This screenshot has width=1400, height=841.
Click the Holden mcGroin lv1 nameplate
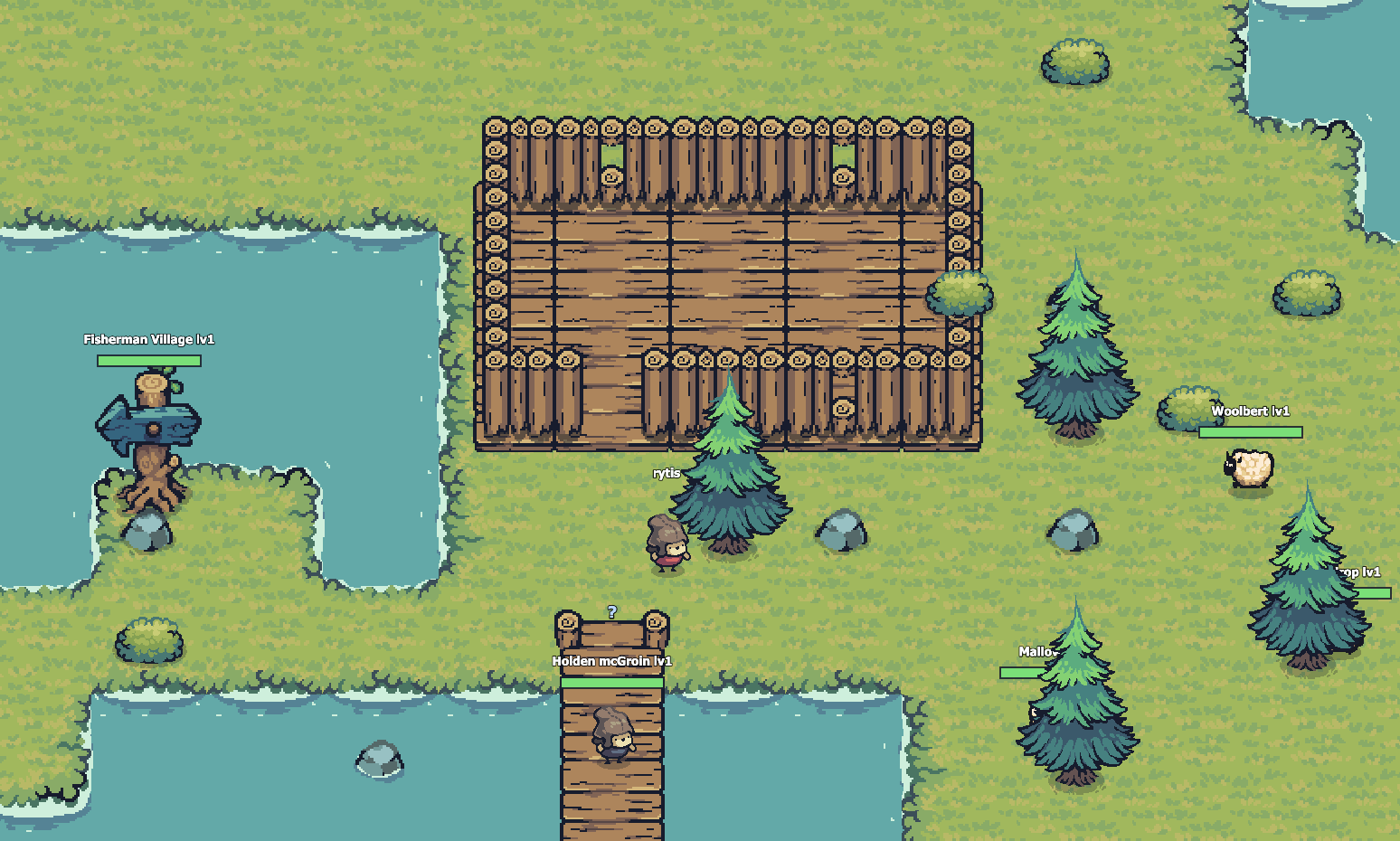pos(611,662)
